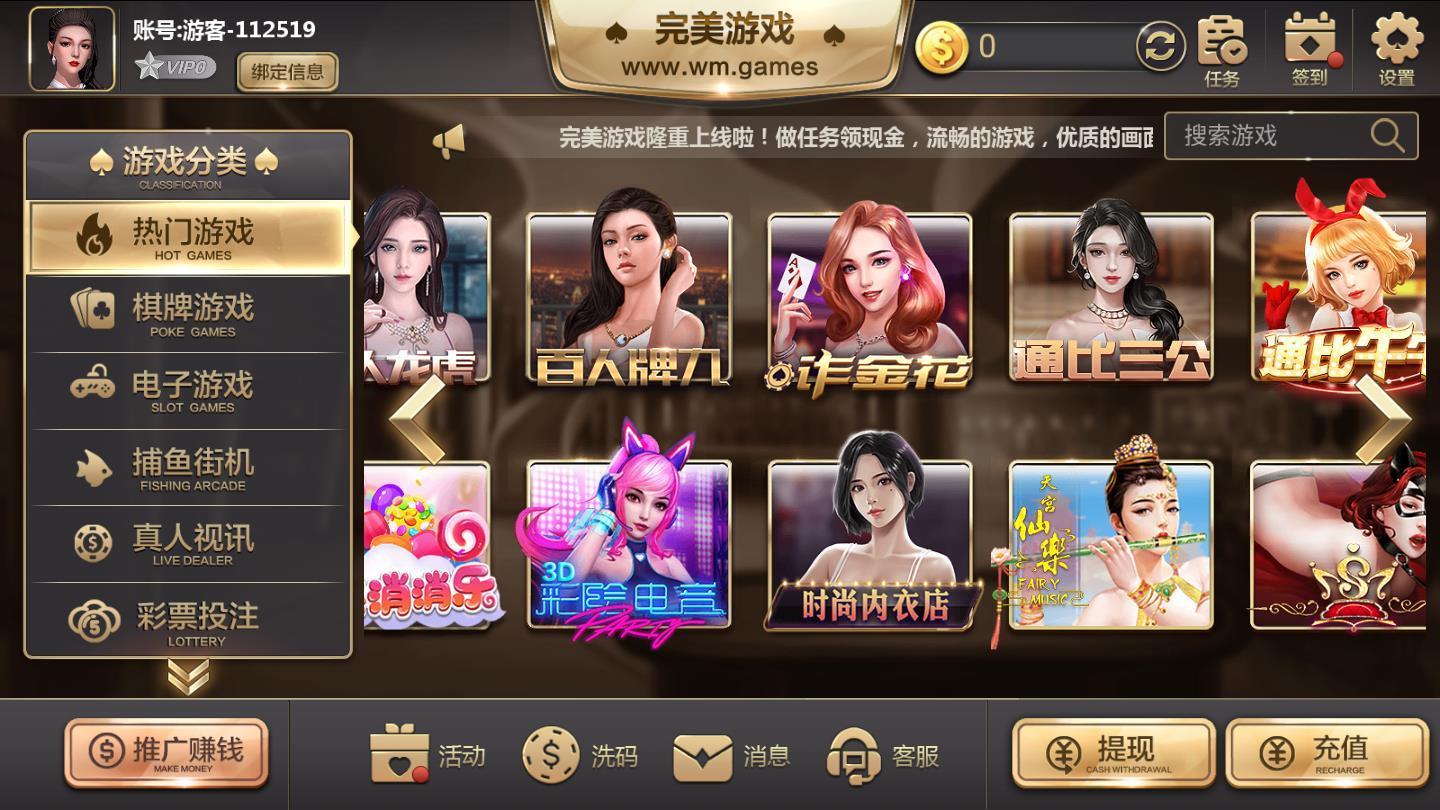Image resolution: width=1440 pixels, height=810 pixels.
Task: Contact 客服 customer service headset icon
Action: click(x=855, y=757)
